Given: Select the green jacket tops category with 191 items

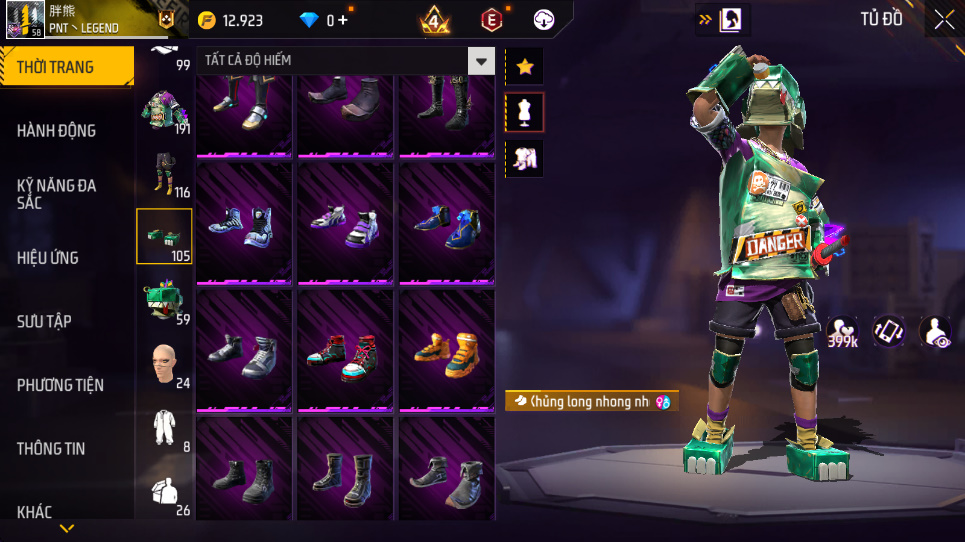Looking at the screenshot, I should tap(164, 109).
